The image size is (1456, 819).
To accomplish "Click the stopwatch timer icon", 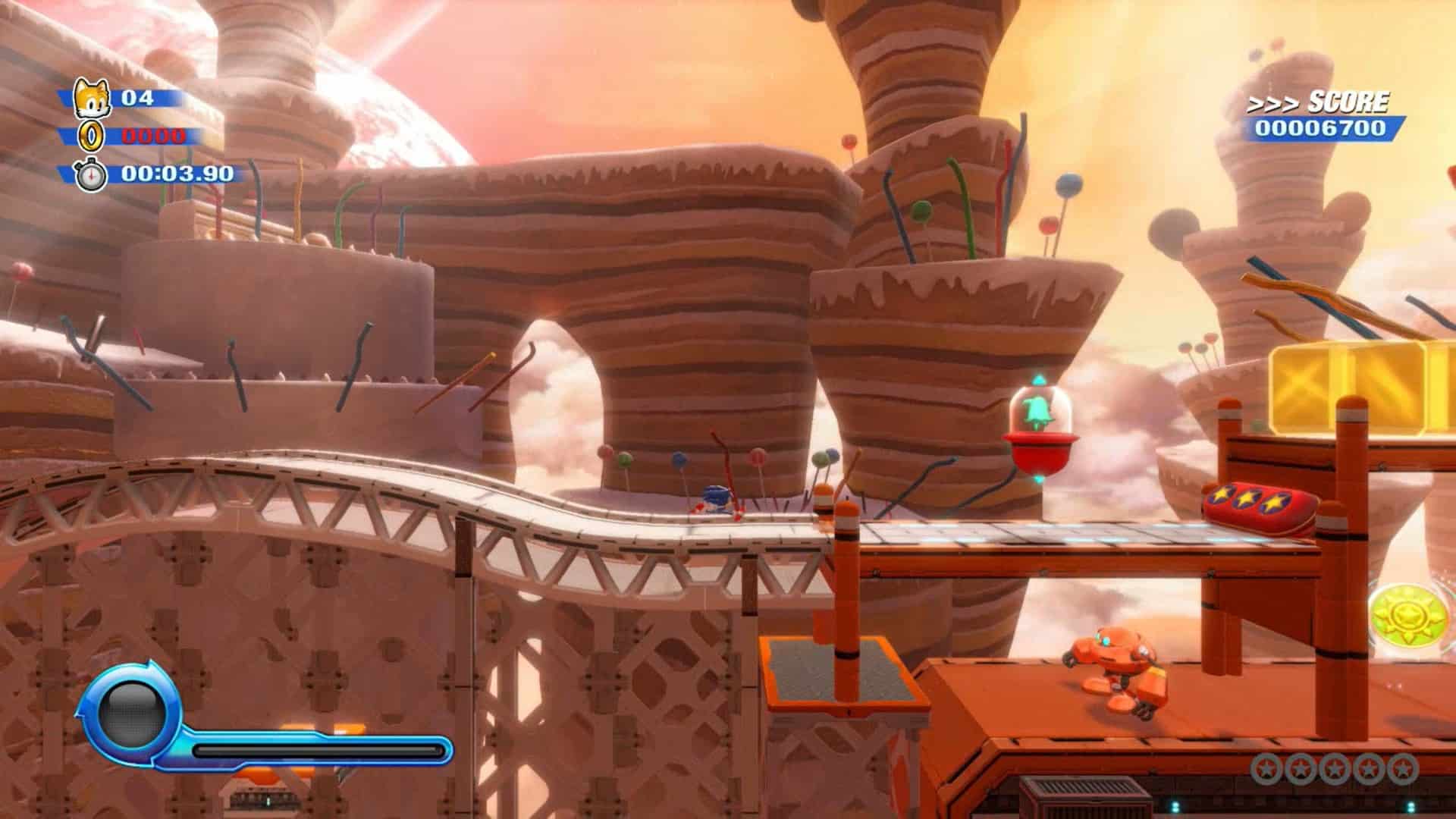I will pyautogui.click(x=89, y=173).
